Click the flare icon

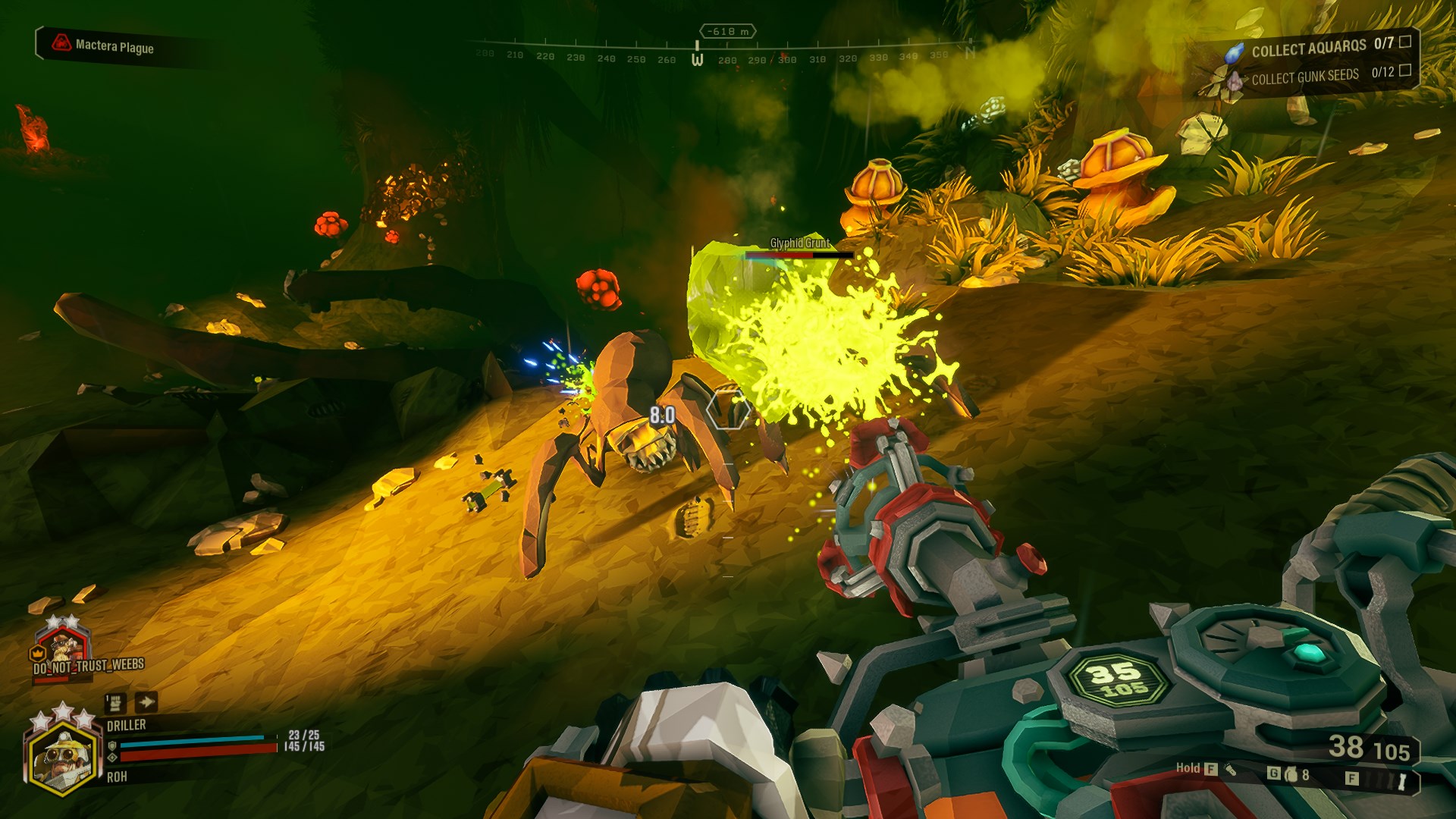(1401, 781)
